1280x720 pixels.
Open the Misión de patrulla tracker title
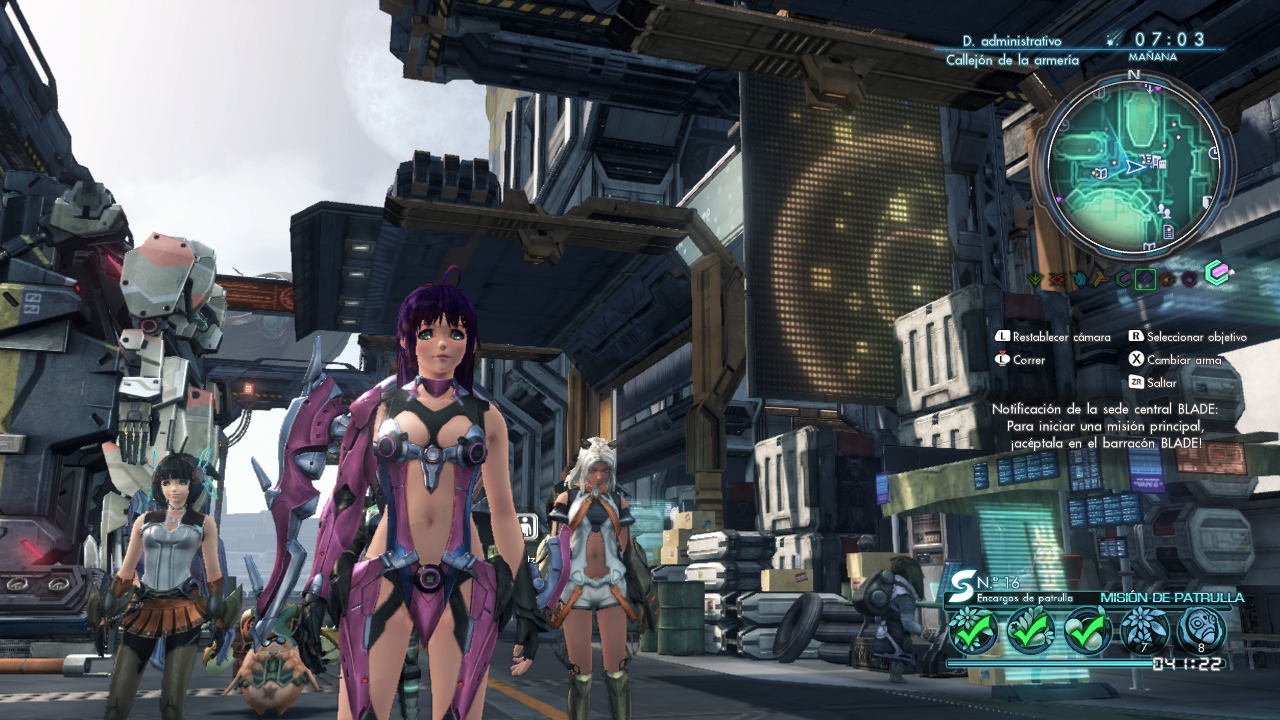(x=1172, y=598)
